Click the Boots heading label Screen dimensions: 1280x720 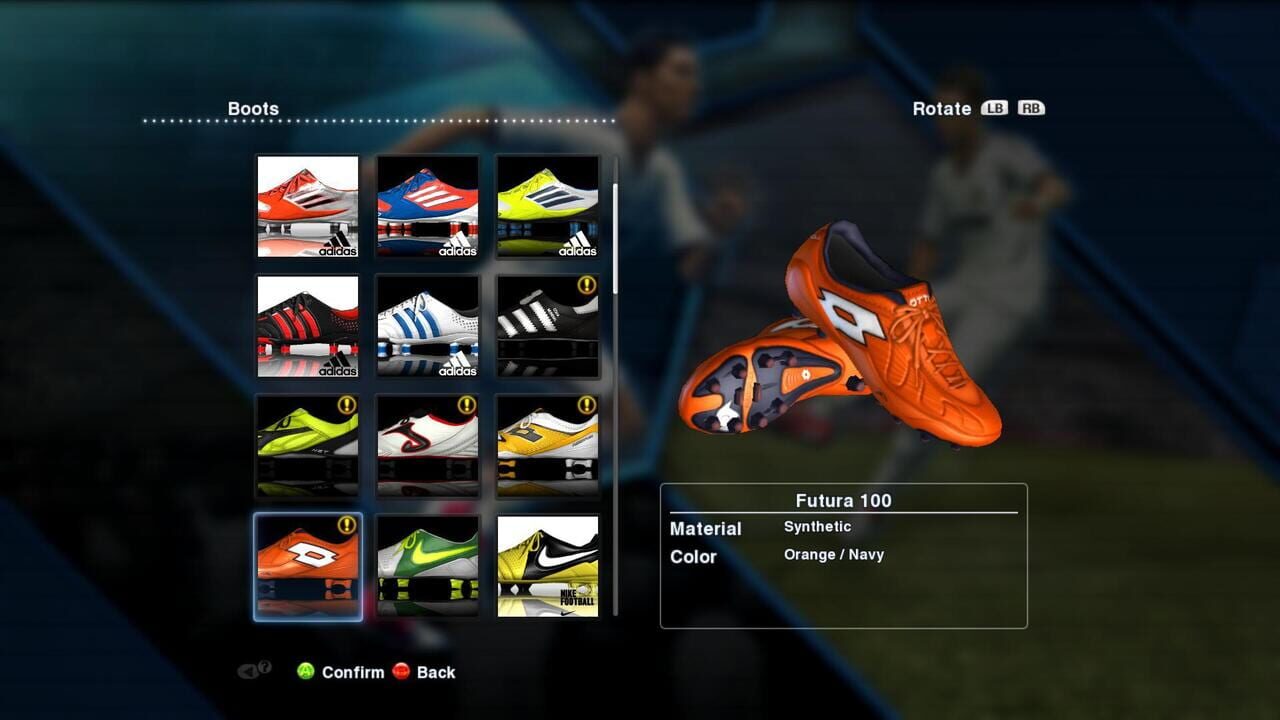pyautogui.click(x=252, y=107)
